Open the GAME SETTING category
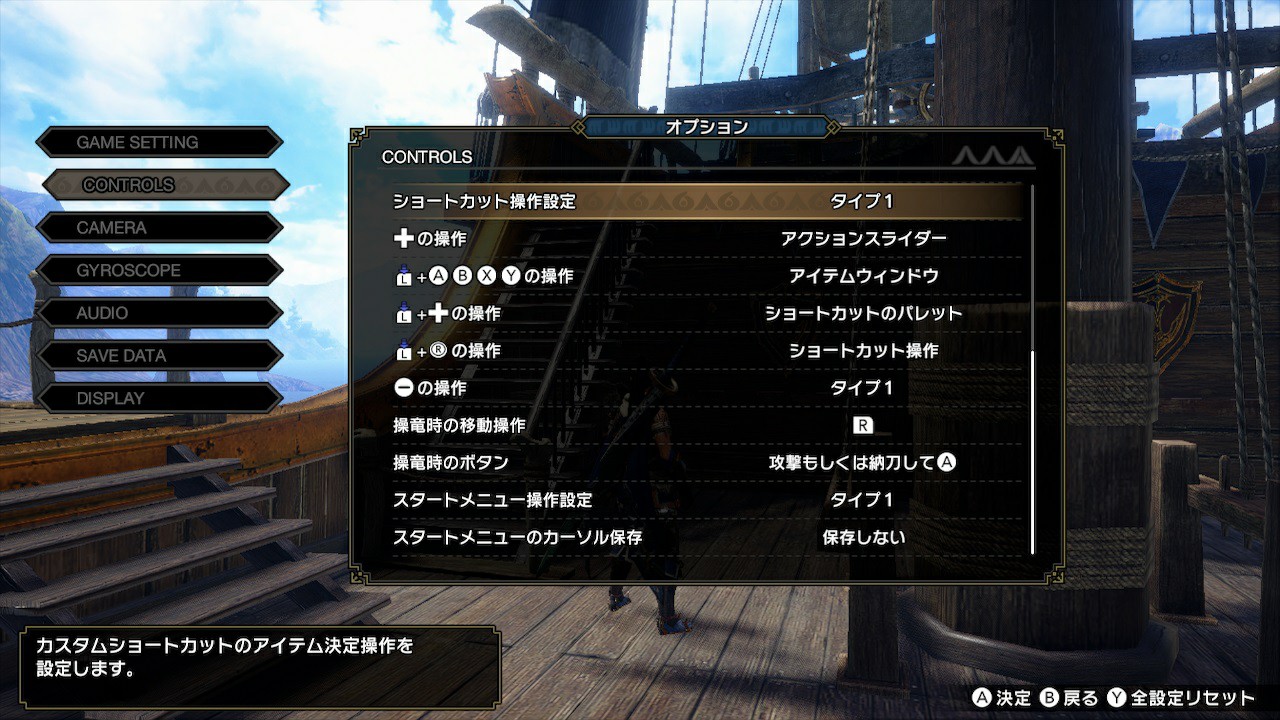Image resolution: width=1280 pixels, height=720 pixels. pyautogui.click(x=158, y=142)
